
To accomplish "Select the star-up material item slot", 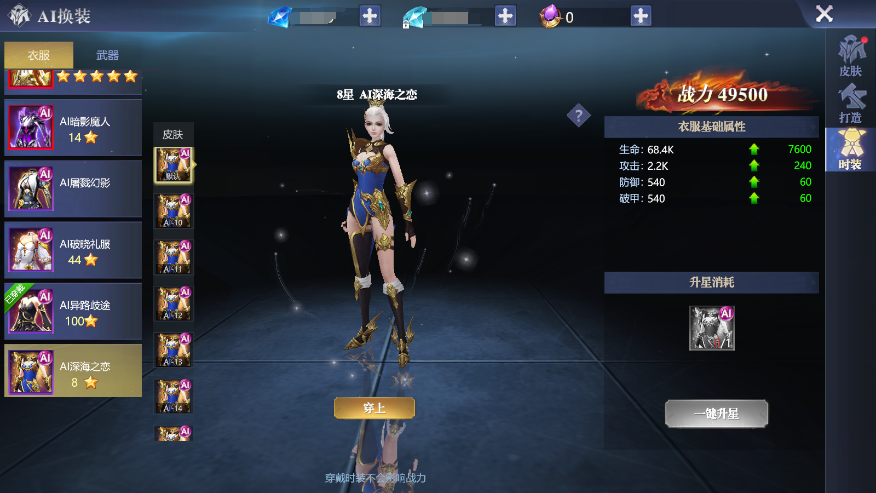I will coord(712,328).
